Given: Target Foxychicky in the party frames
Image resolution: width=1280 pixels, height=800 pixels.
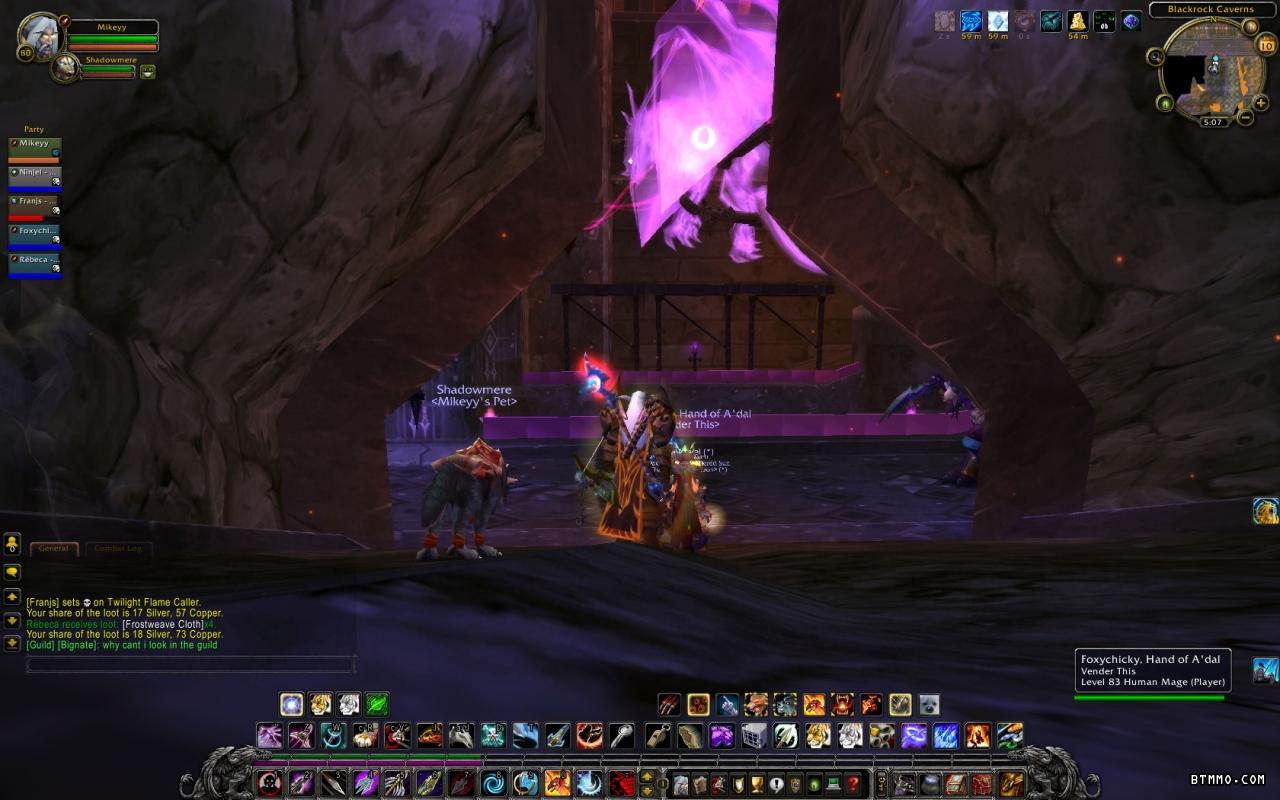Looking at the screenshot, I should point(35,235).
